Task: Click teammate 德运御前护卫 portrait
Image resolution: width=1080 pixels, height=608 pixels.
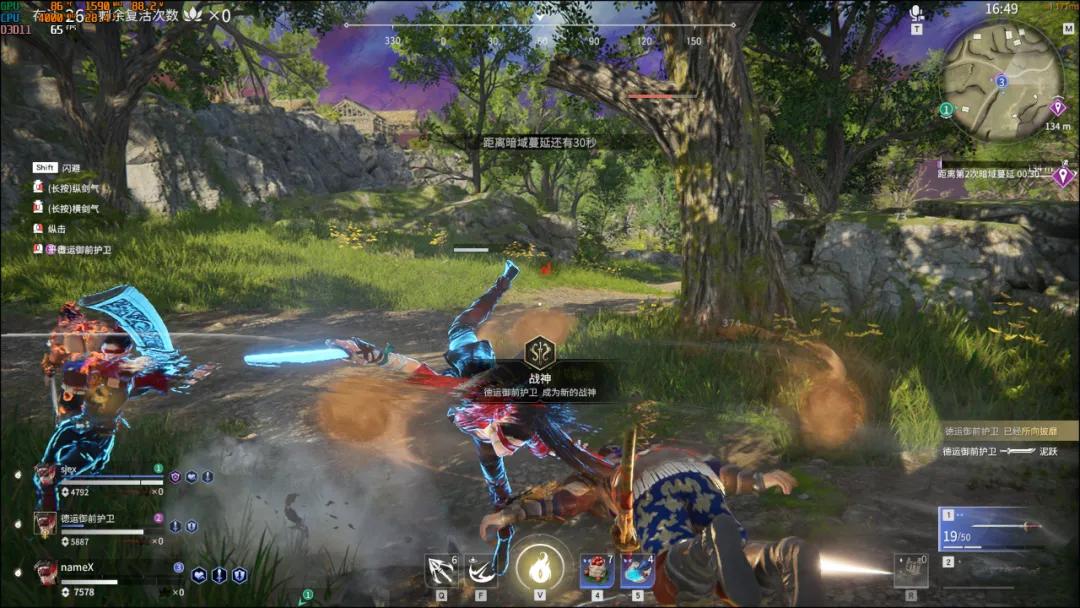Action: [46, 523]
